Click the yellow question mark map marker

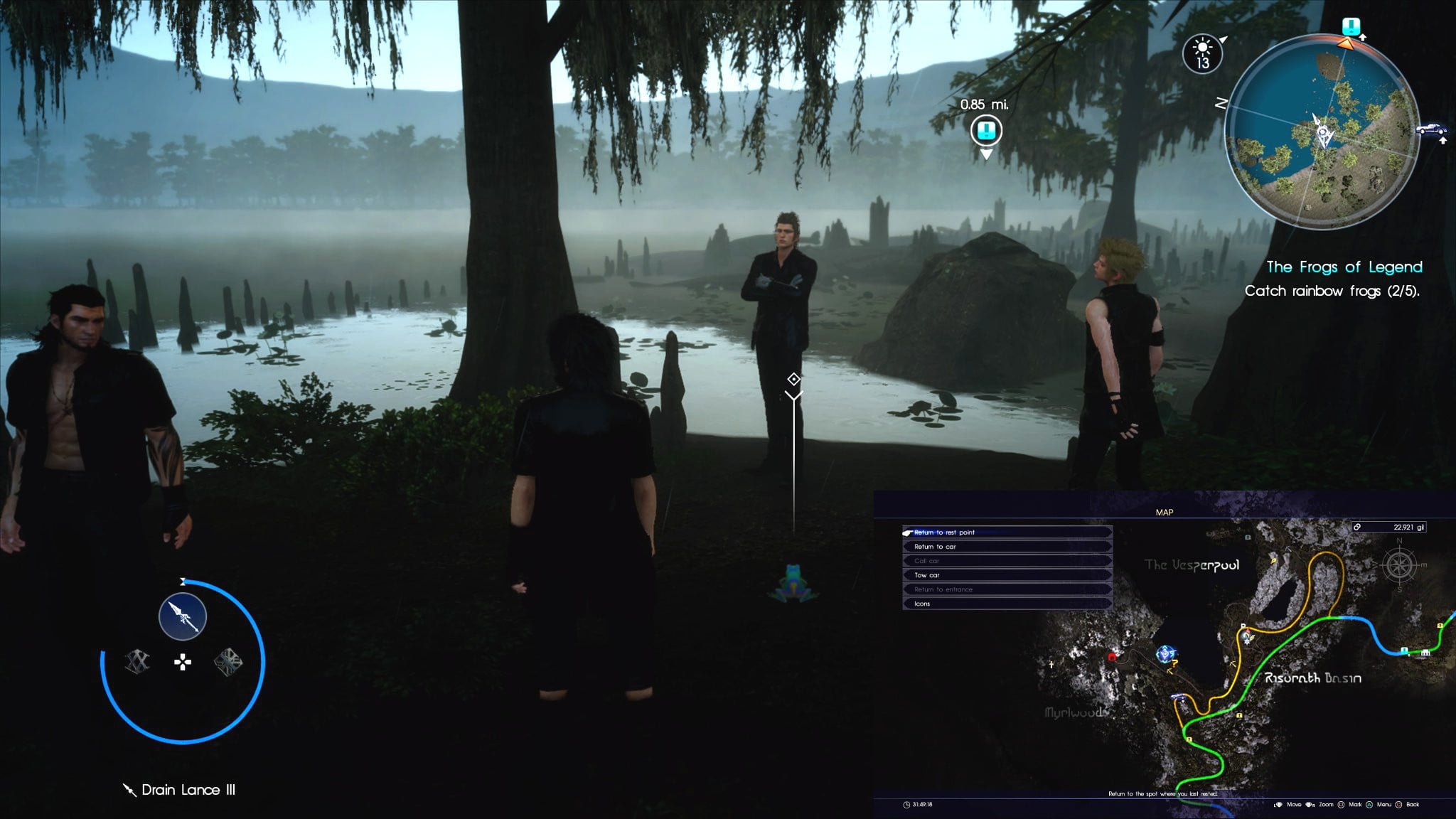[1175, 664]
